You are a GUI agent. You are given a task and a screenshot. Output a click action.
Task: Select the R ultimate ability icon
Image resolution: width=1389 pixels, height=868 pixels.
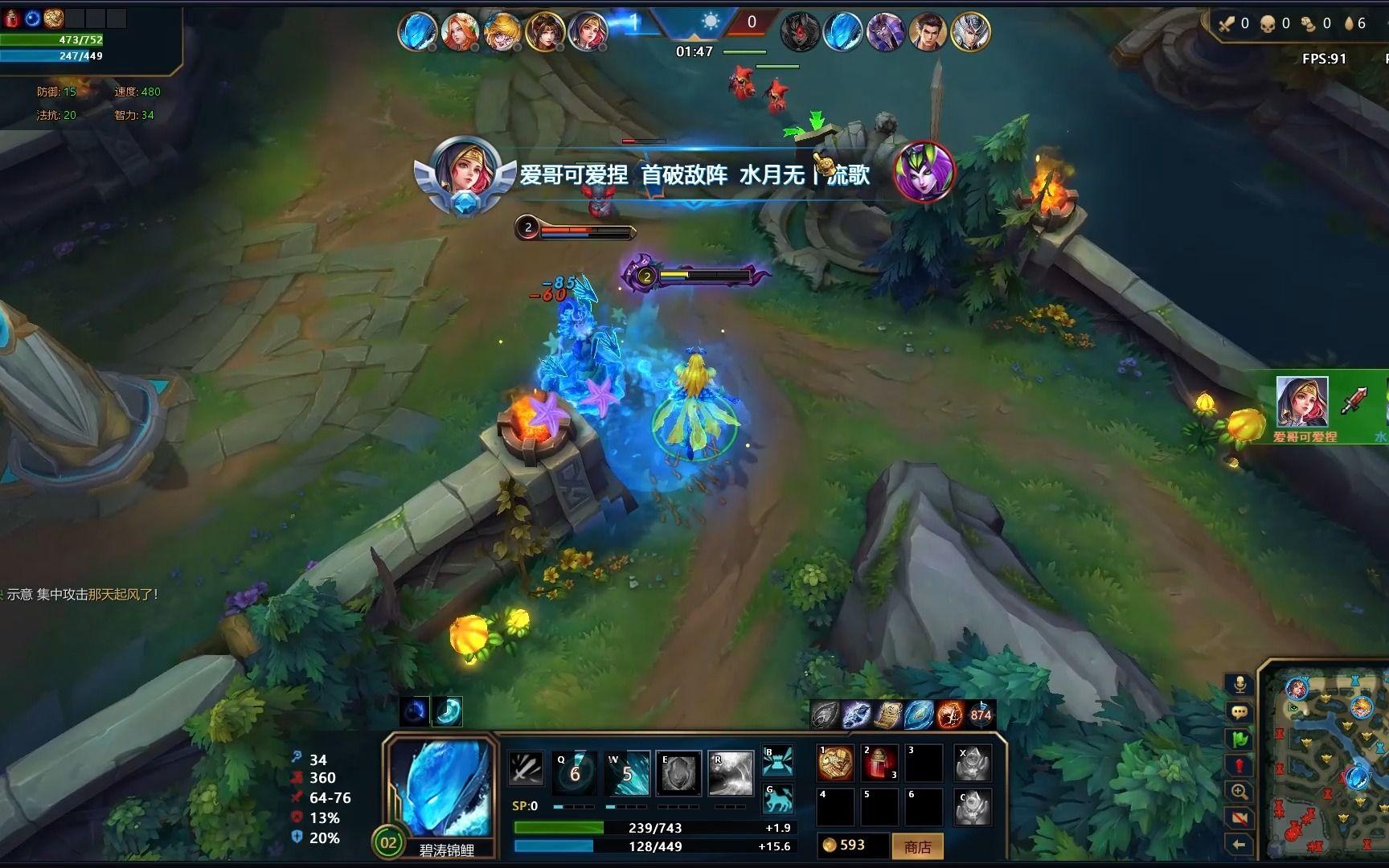[730, 772]
